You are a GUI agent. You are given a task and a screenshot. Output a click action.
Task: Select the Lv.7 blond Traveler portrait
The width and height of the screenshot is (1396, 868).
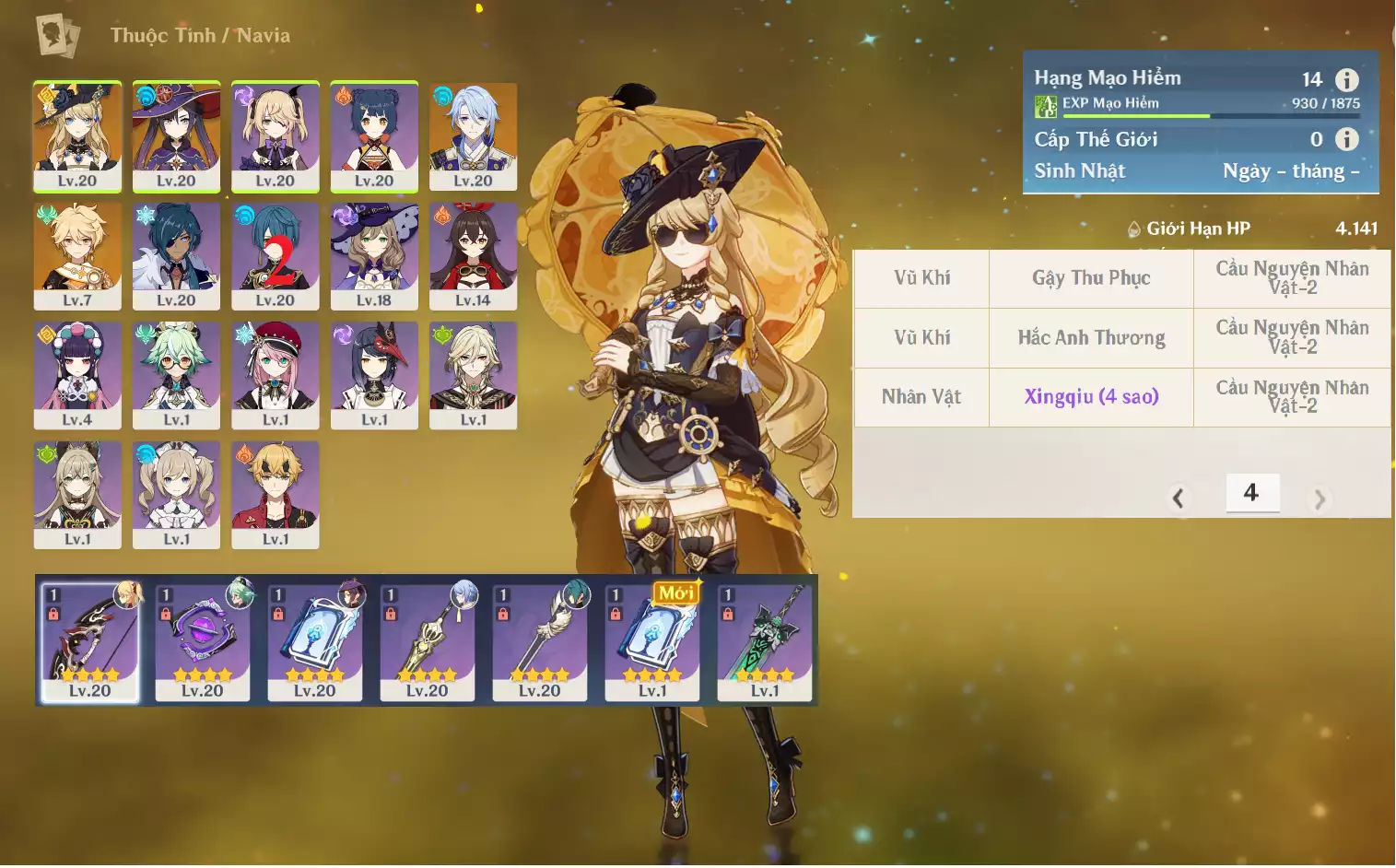pyautogui.click(x=77, y=255)
